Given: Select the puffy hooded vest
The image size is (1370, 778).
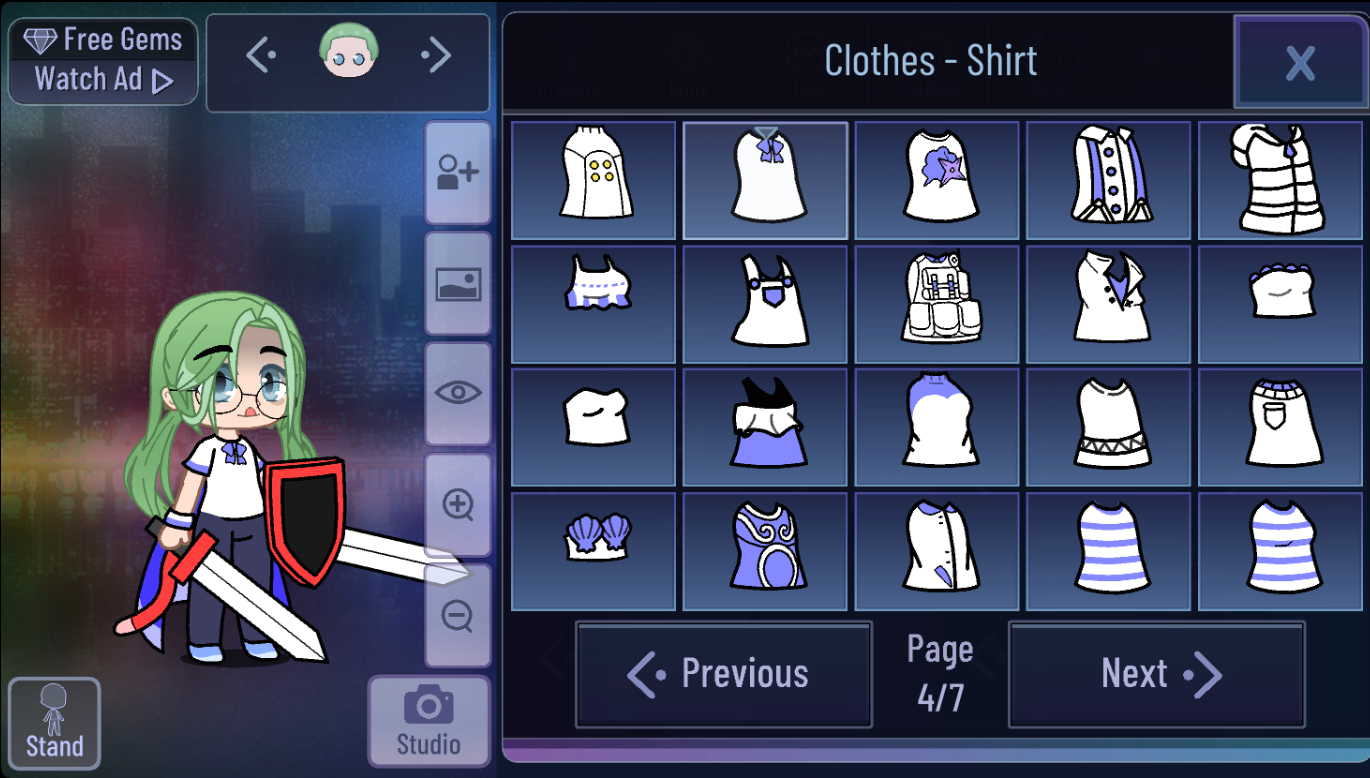Looking at the screenshot, I should 1280,180.
